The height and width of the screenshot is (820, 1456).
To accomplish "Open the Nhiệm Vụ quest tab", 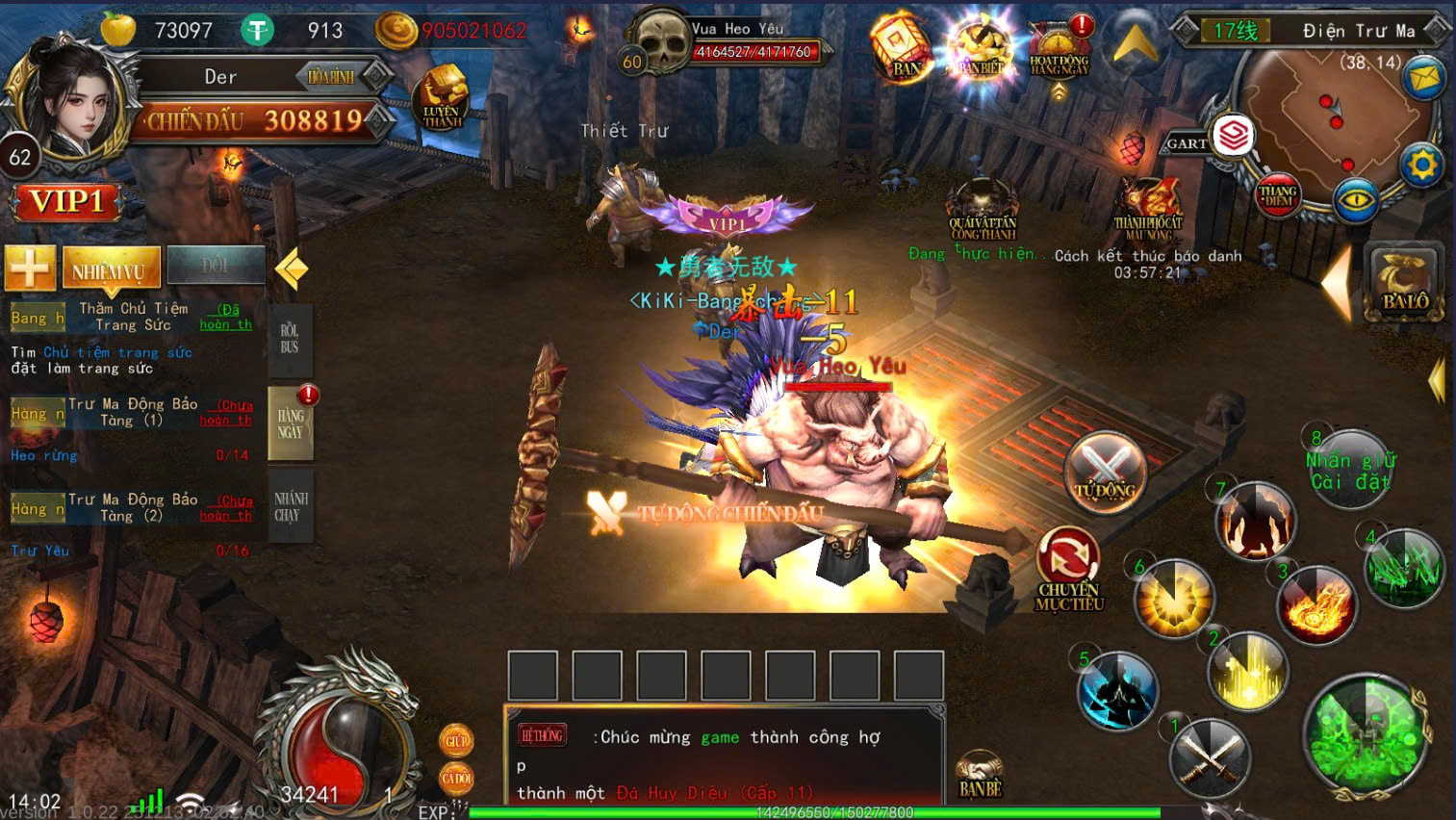I will click(107, 269).
